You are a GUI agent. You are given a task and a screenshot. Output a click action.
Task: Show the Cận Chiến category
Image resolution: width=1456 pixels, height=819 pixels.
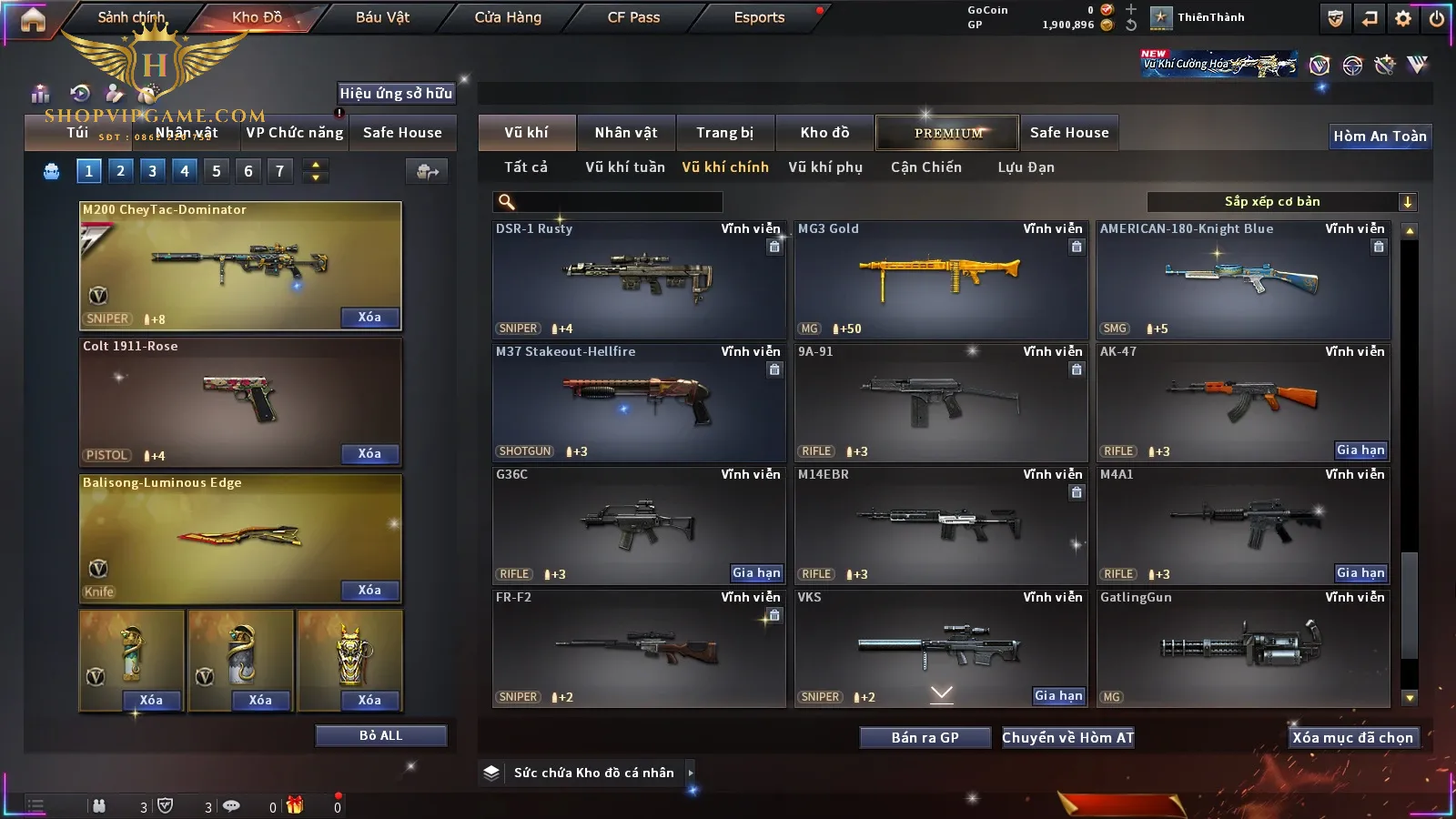tap(925, 167)
